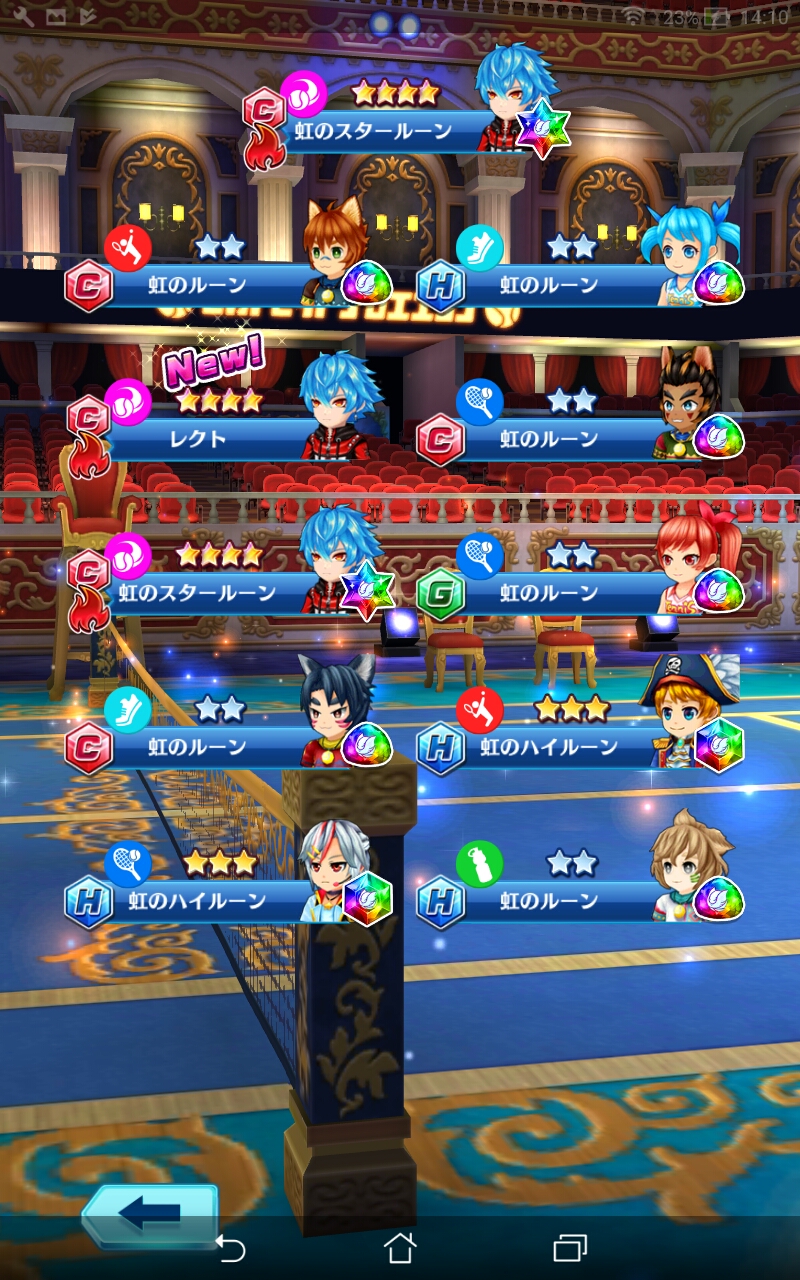This screenshot has height=1280, width=800.
Task: Go back with the blue arrow button
Action: pos(150,1214)
